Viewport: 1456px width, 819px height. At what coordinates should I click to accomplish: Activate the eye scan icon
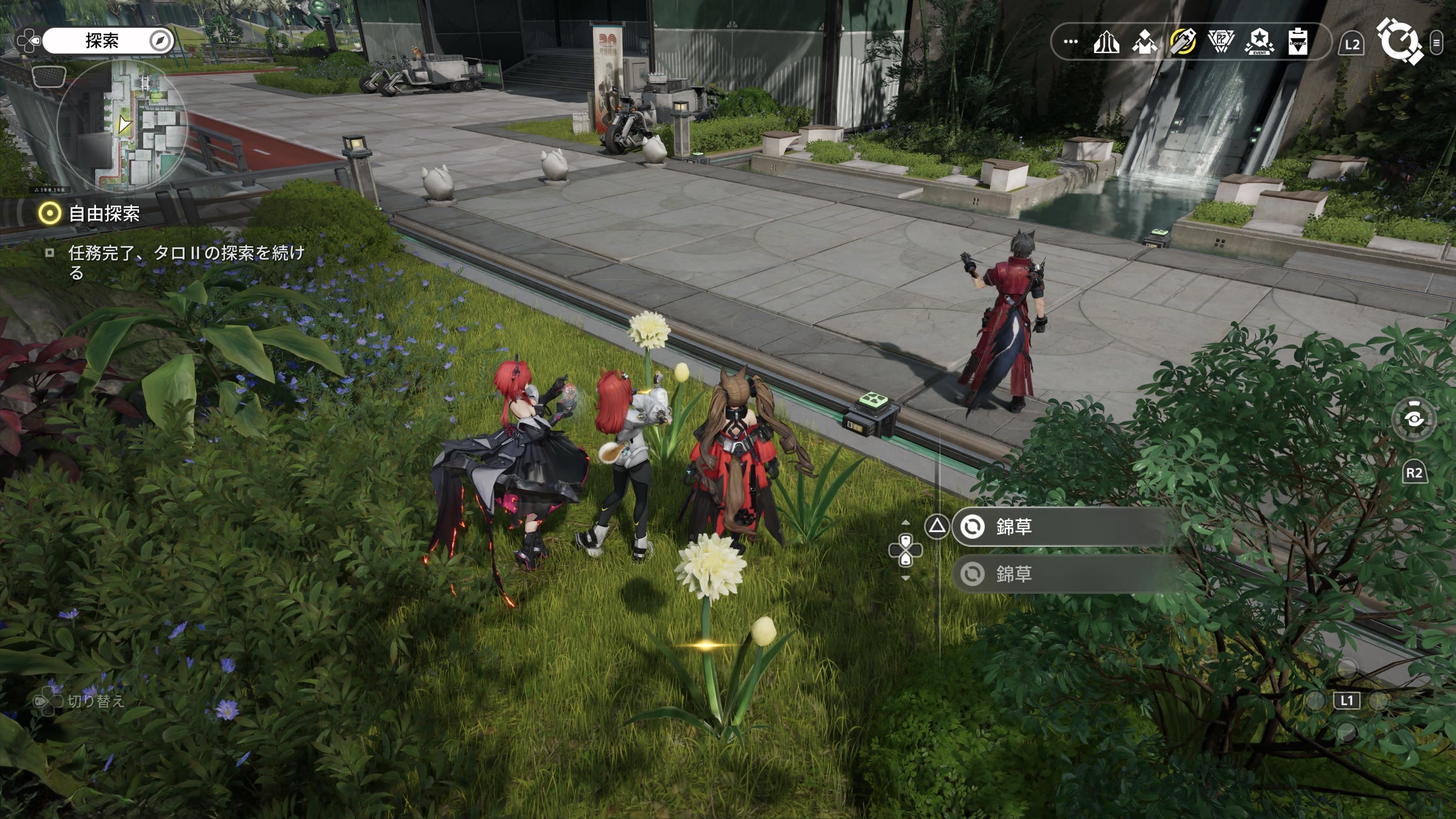tap(1414, 419)
